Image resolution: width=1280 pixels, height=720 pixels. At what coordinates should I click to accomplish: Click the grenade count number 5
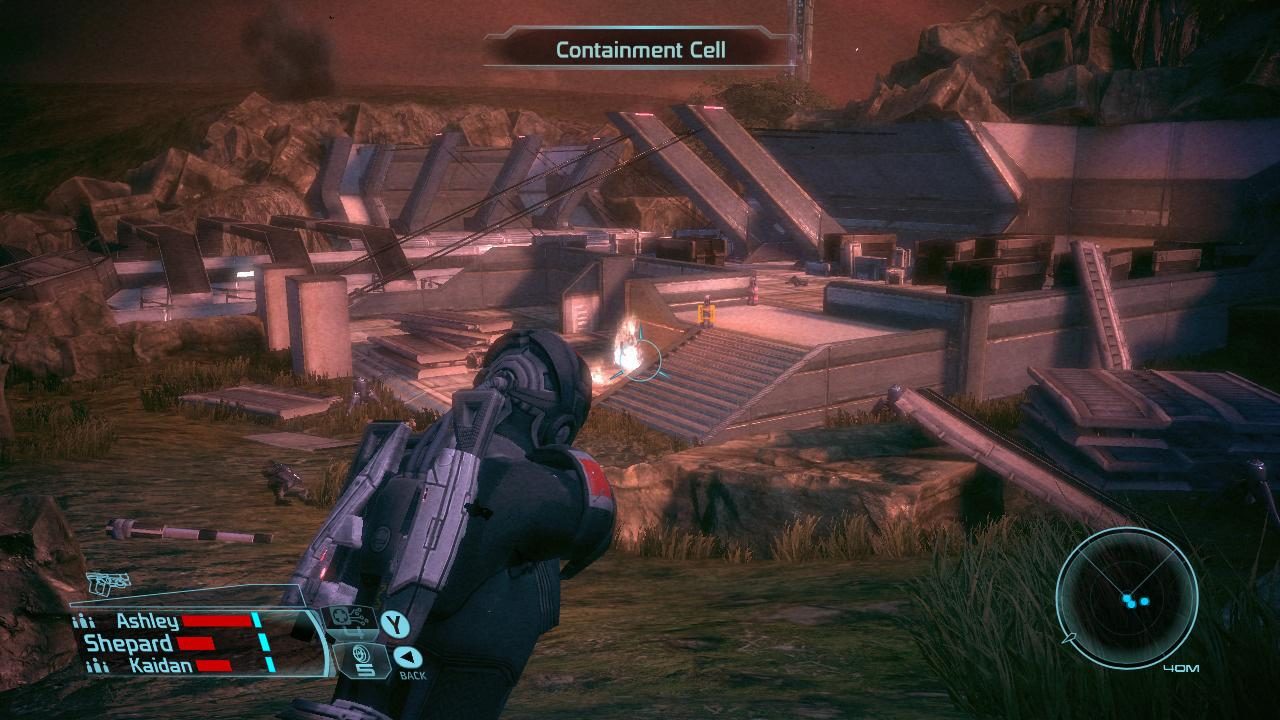coord(364,670)
